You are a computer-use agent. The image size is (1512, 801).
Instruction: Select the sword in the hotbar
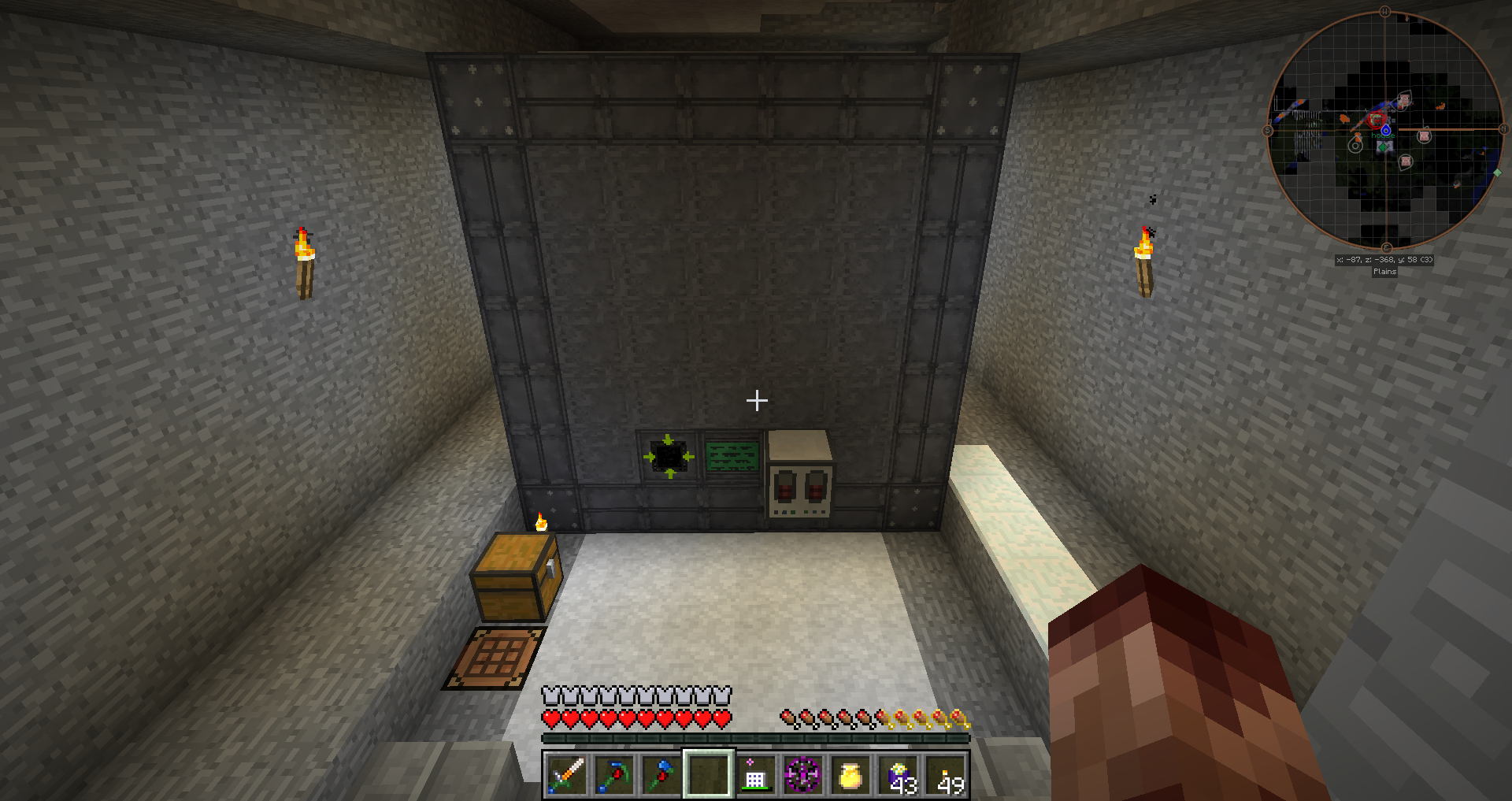(x=566, y=775)
